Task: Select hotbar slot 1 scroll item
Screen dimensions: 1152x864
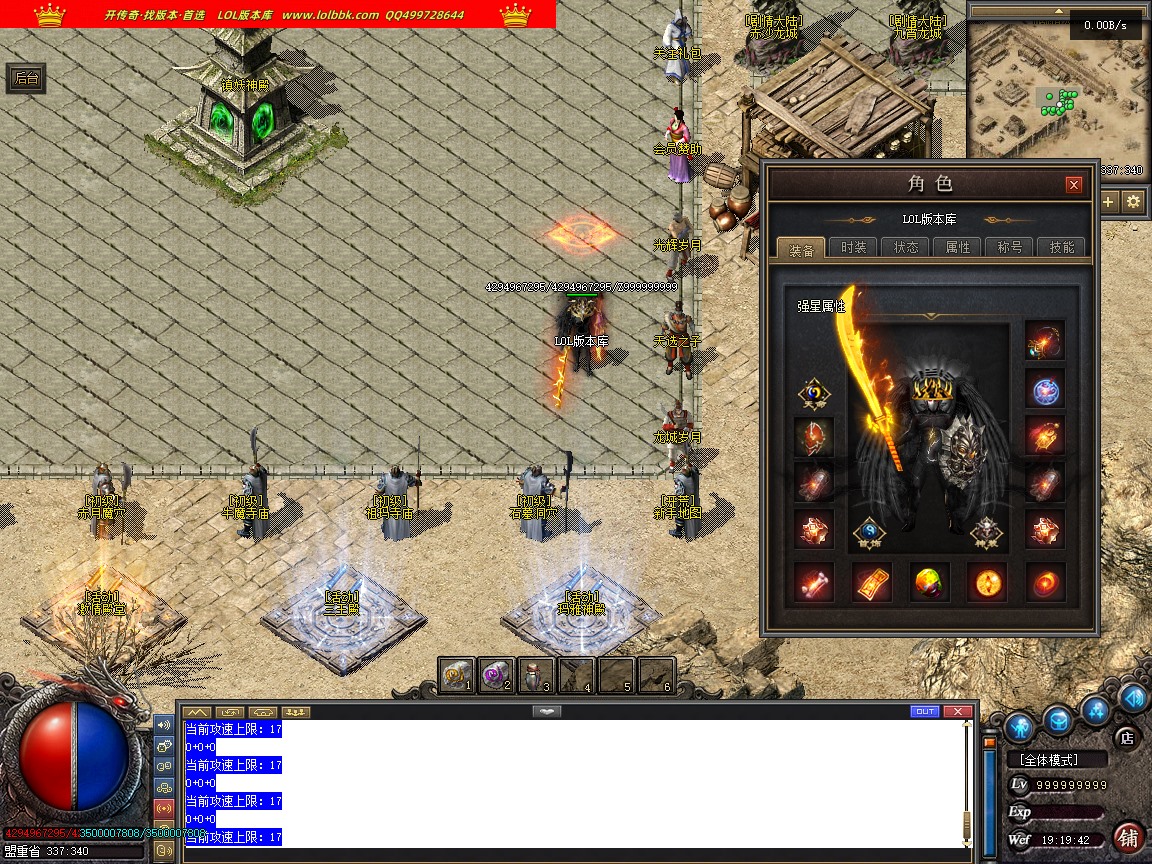Action: [457, 676]
